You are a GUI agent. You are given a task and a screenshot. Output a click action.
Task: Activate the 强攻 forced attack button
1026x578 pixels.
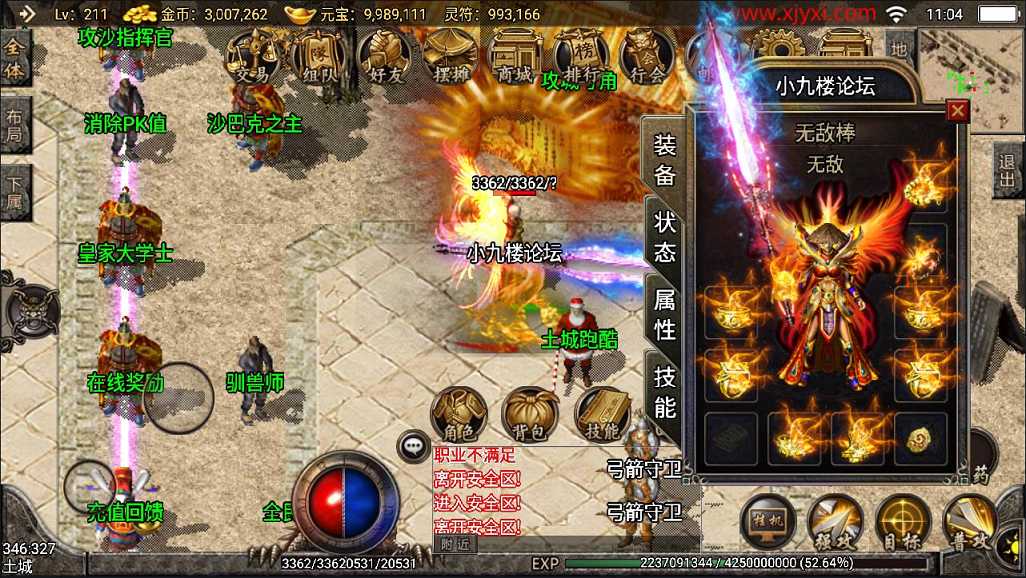836,522
